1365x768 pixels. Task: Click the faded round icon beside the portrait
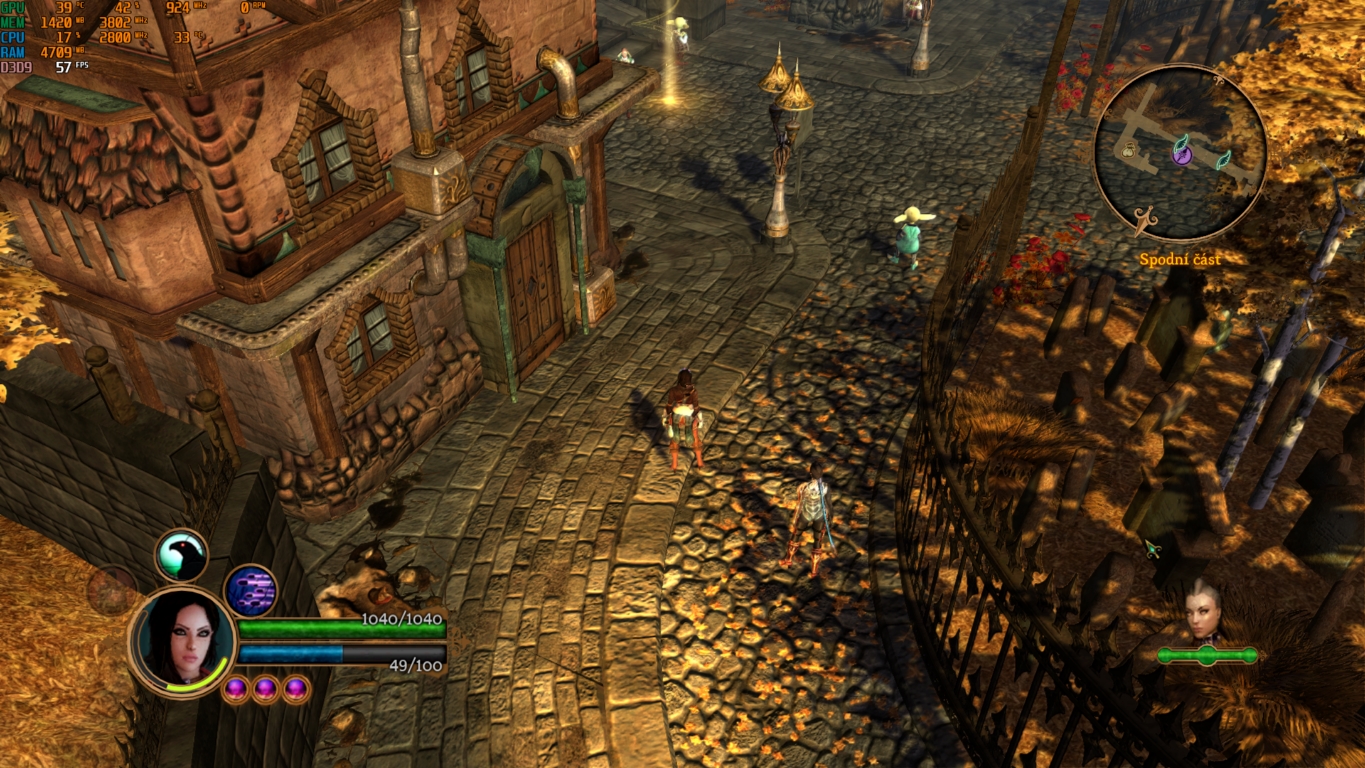point(112,590)
